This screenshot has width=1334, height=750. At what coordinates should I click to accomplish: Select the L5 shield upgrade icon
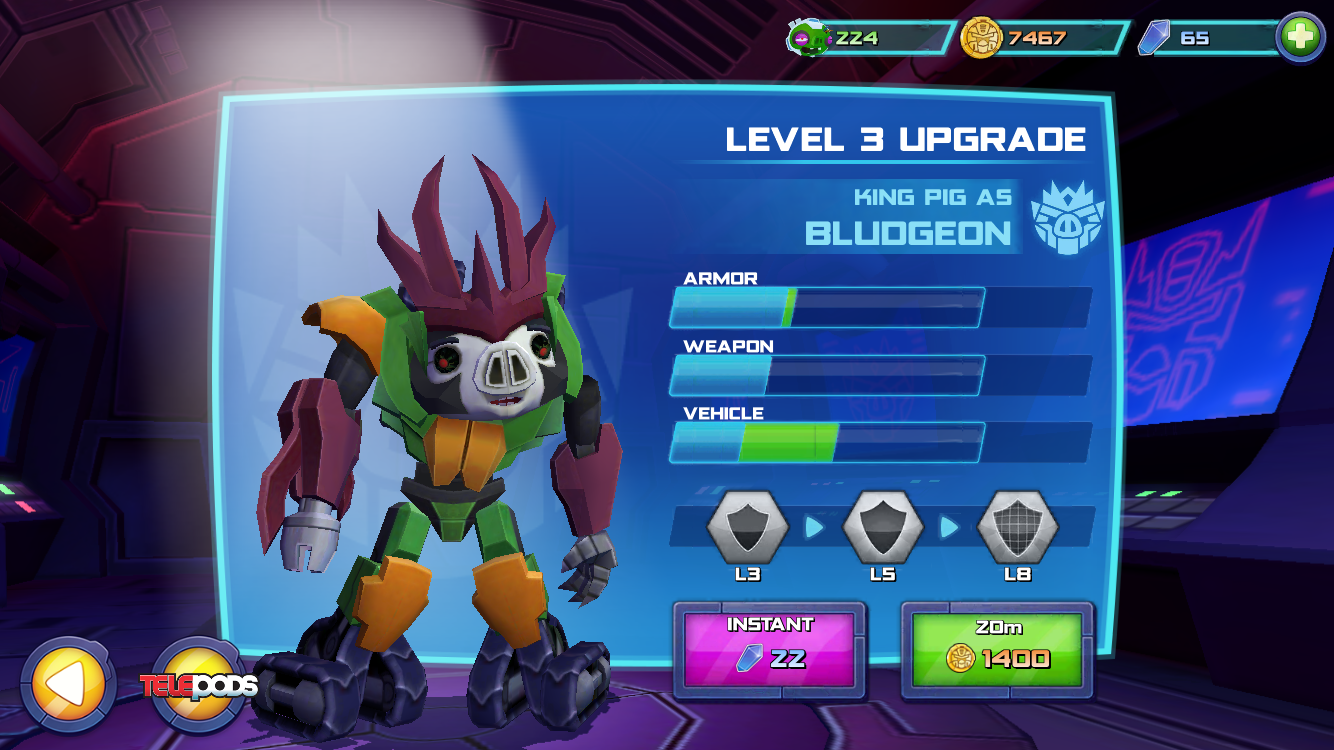[x=882, y=527]
